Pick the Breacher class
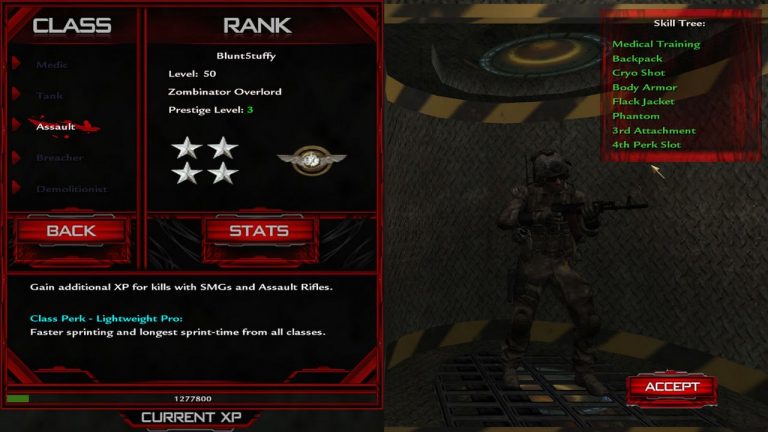Viewport: 768px width, 432px height. point(59,158)
